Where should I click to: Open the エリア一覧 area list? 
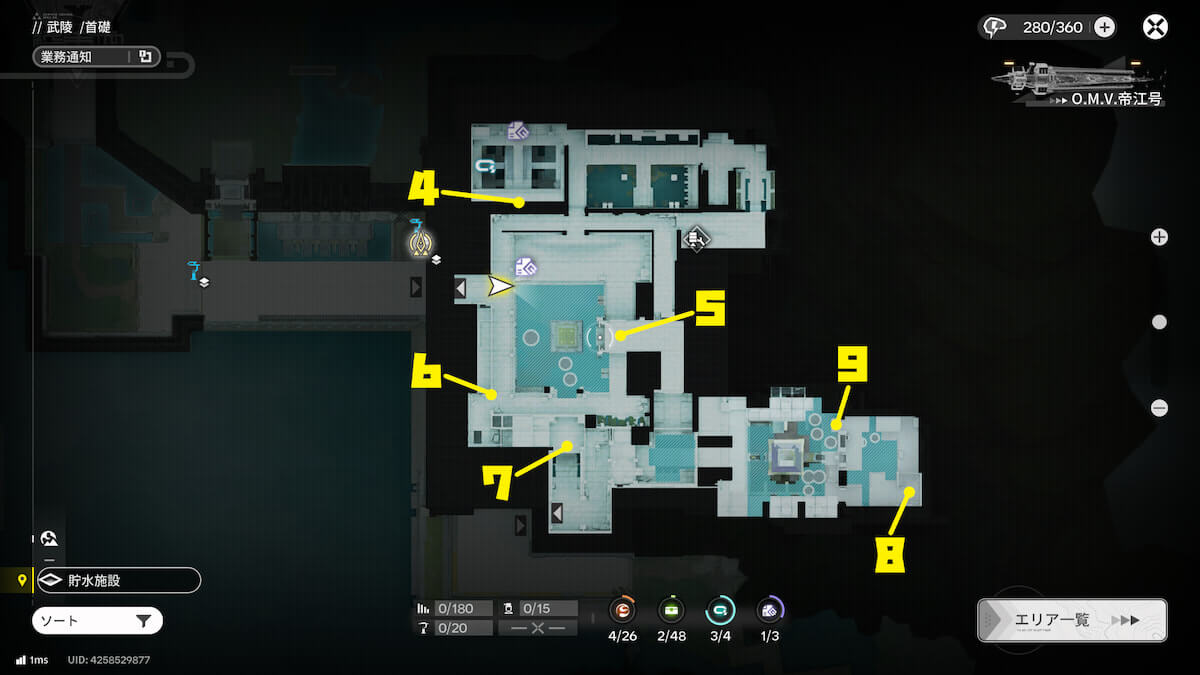pos(1072,620)
